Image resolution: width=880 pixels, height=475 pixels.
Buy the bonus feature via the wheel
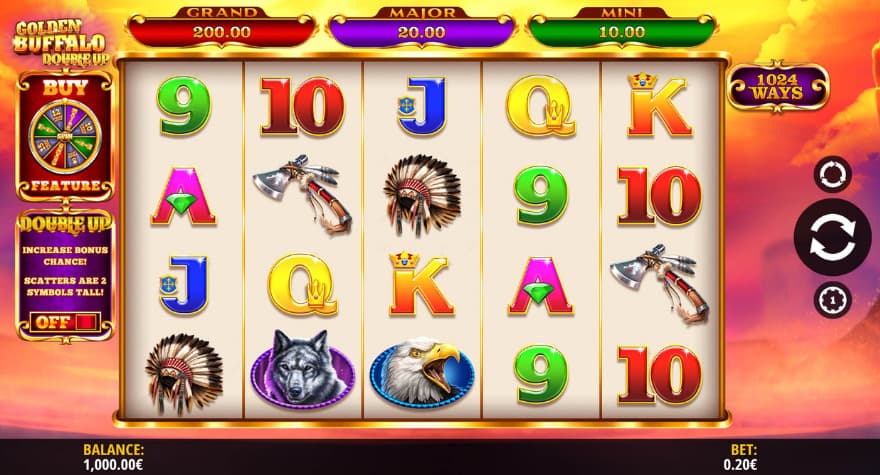tap(65, 134)
